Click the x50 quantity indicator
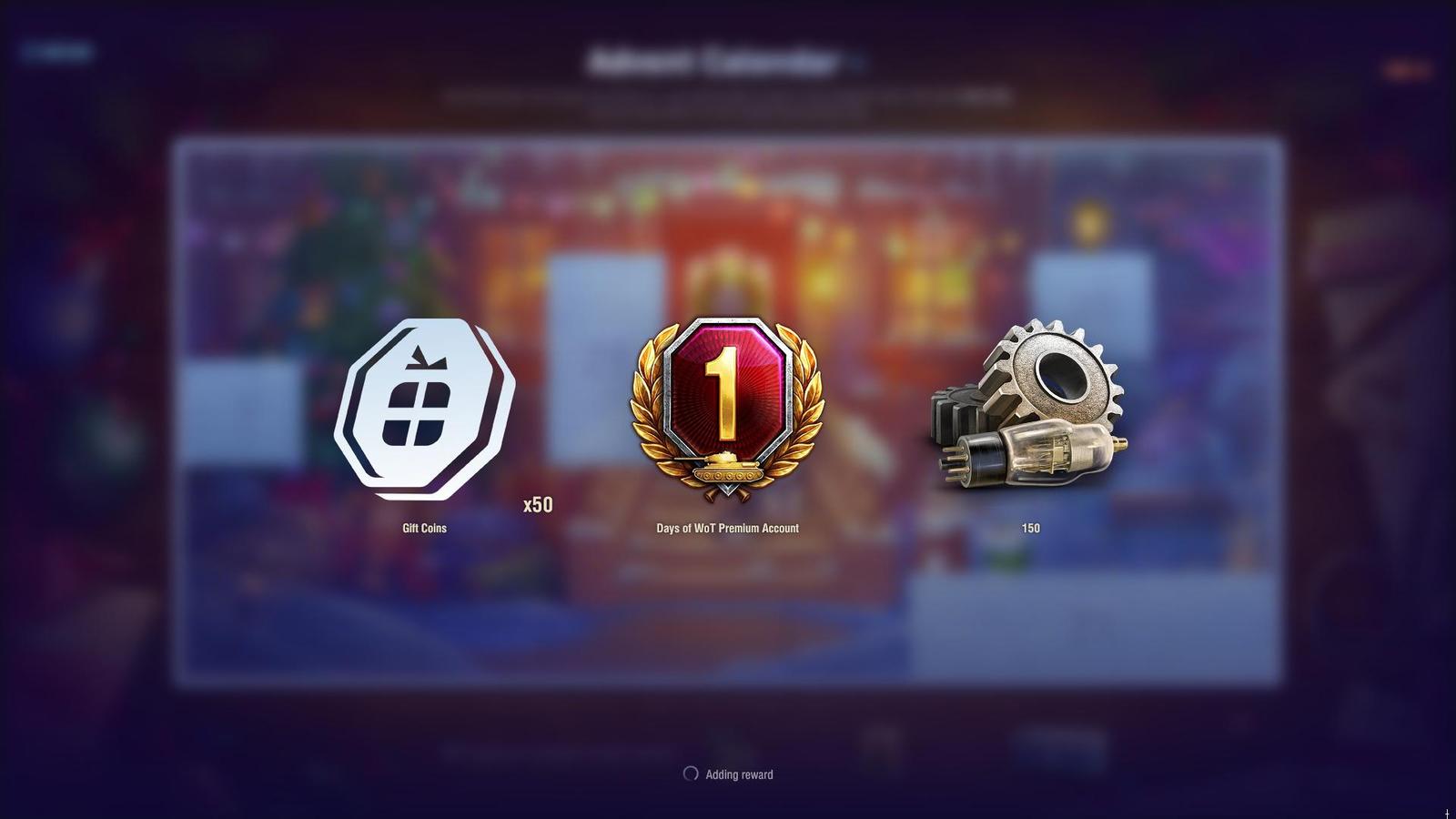1456x819 pixels. tap(539, 502)
